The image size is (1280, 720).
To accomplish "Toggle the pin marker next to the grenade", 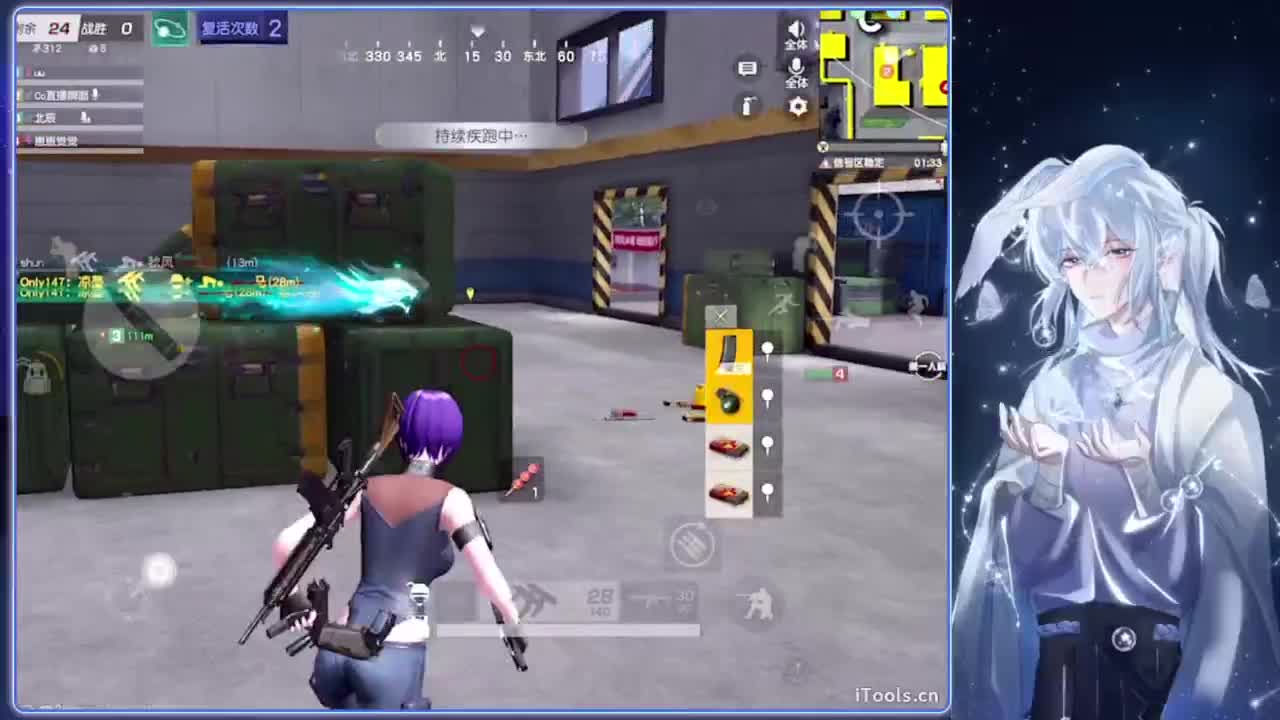I will [767, 394].
